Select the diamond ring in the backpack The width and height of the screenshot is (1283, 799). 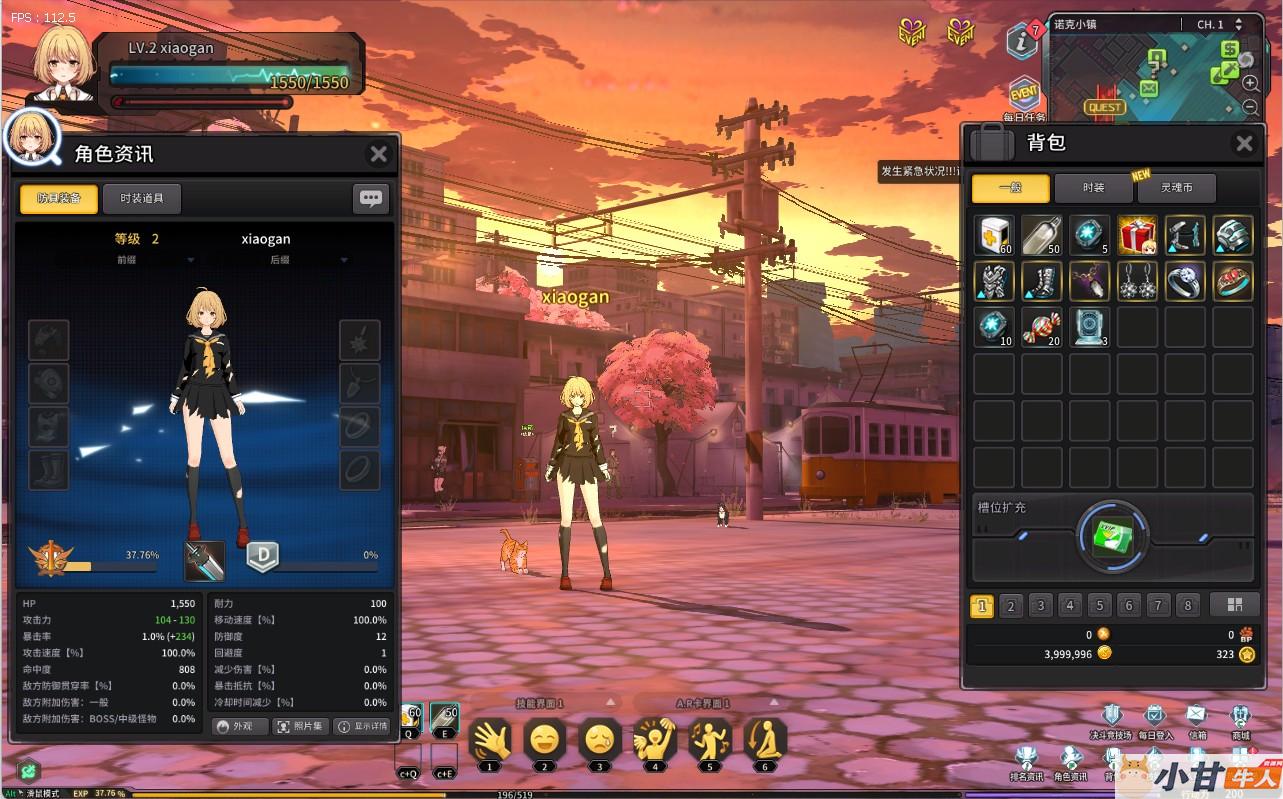[1185, 282]
